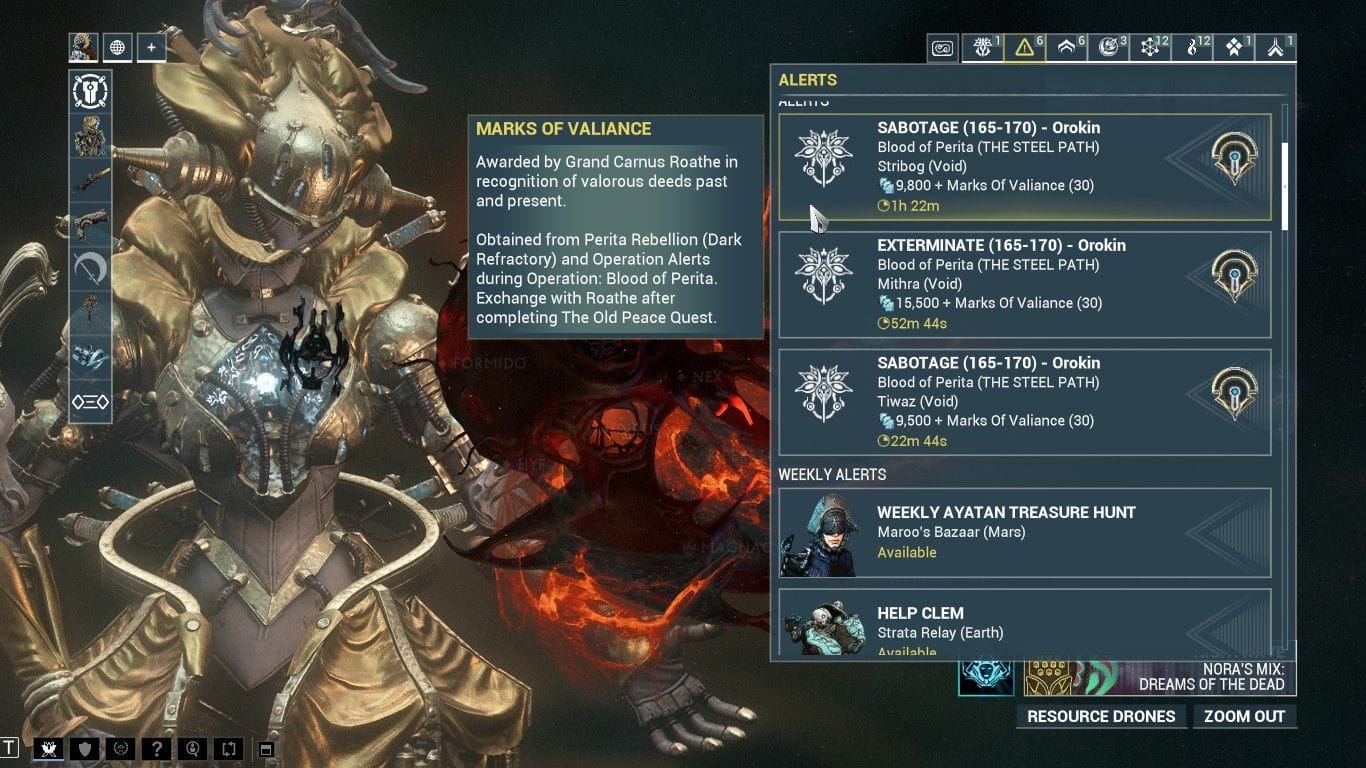This screenshot has width=1366, height=768.
Task: Click the ZOOM OUT button
Action: tap(1245, 716)
